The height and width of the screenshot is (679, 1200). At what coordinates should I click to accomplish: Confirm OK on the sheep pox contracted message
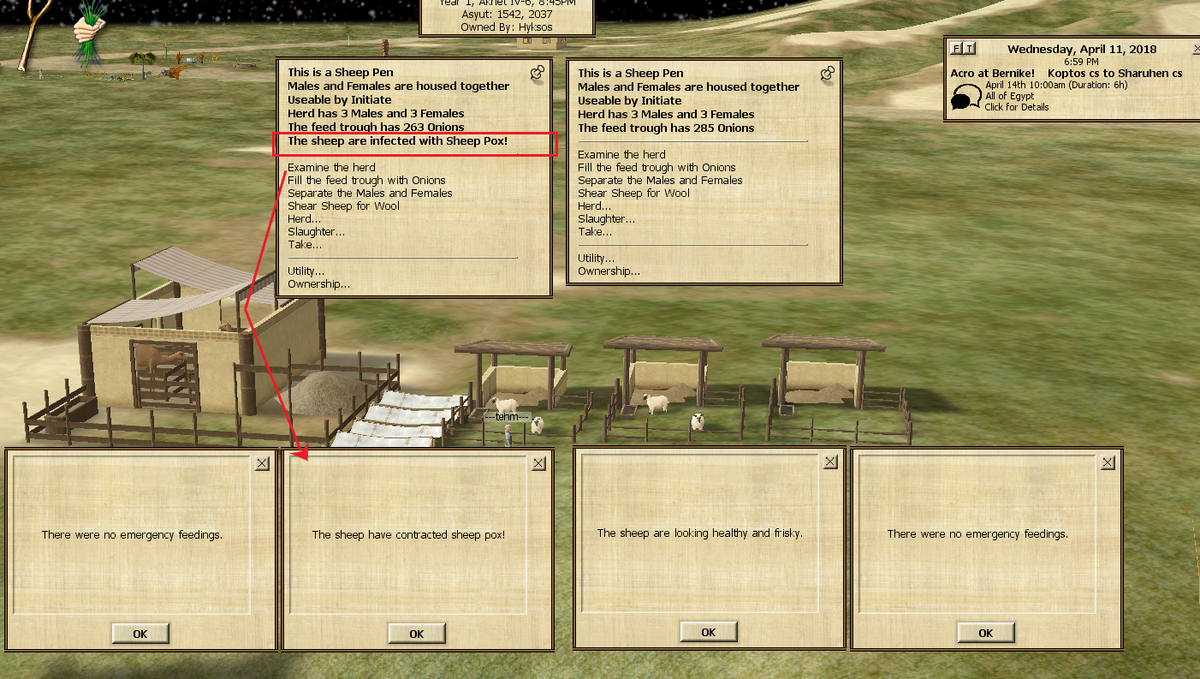tap(416, 633)
